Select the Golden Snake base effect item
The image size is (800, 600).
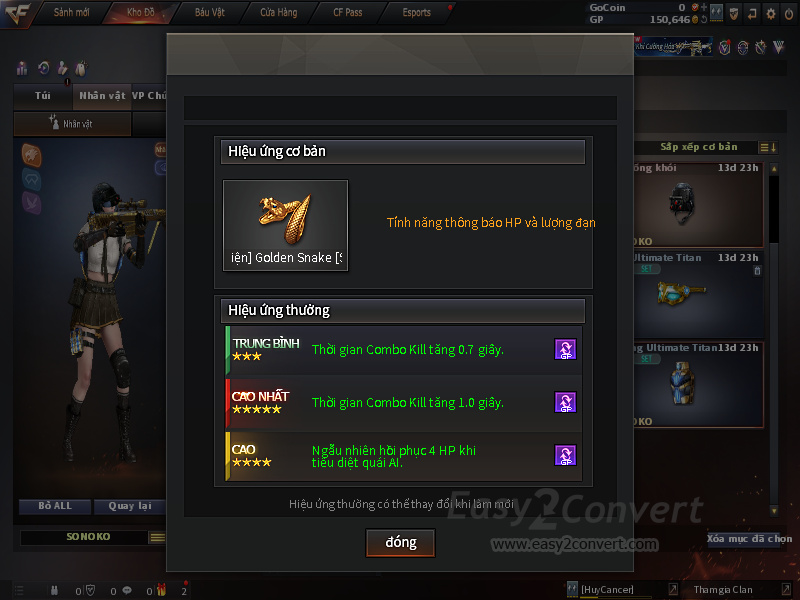pyautogui.click(x=285, y=226)
